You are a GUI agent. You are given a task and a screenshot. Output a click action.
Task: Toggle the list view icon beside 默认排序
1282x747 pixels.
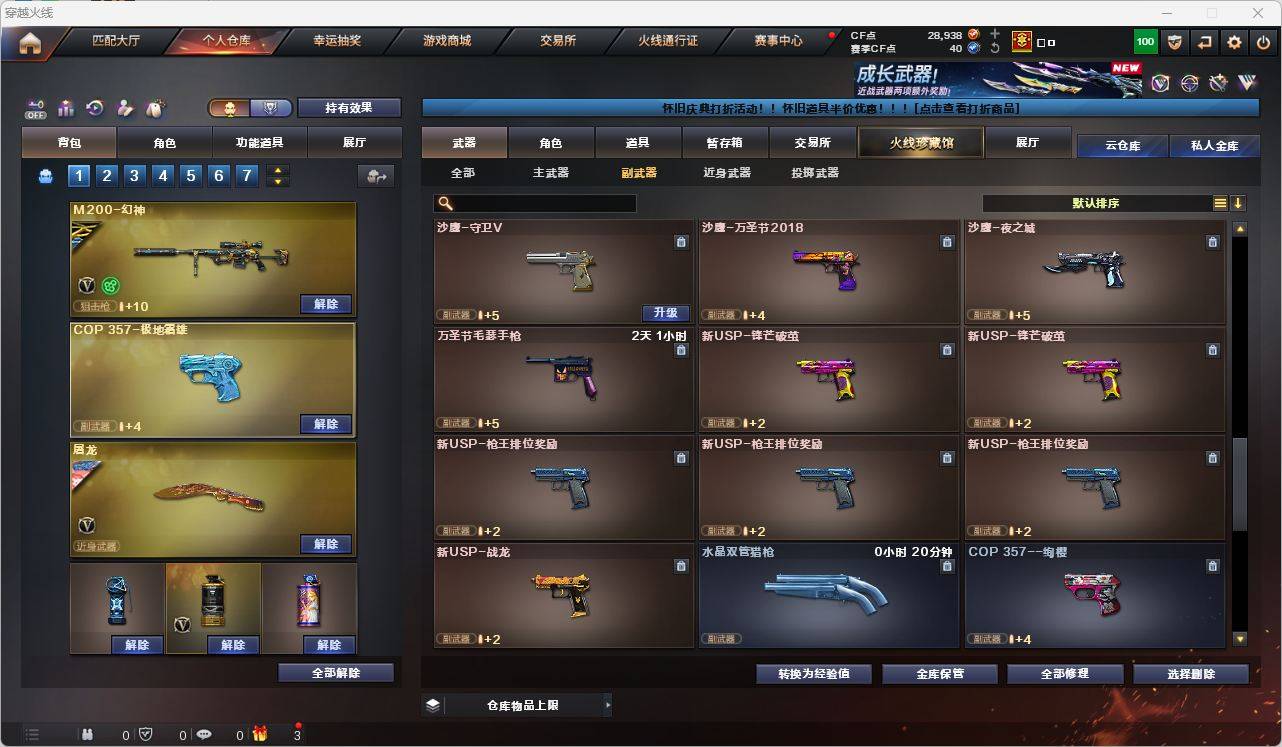coord(1219,202)
